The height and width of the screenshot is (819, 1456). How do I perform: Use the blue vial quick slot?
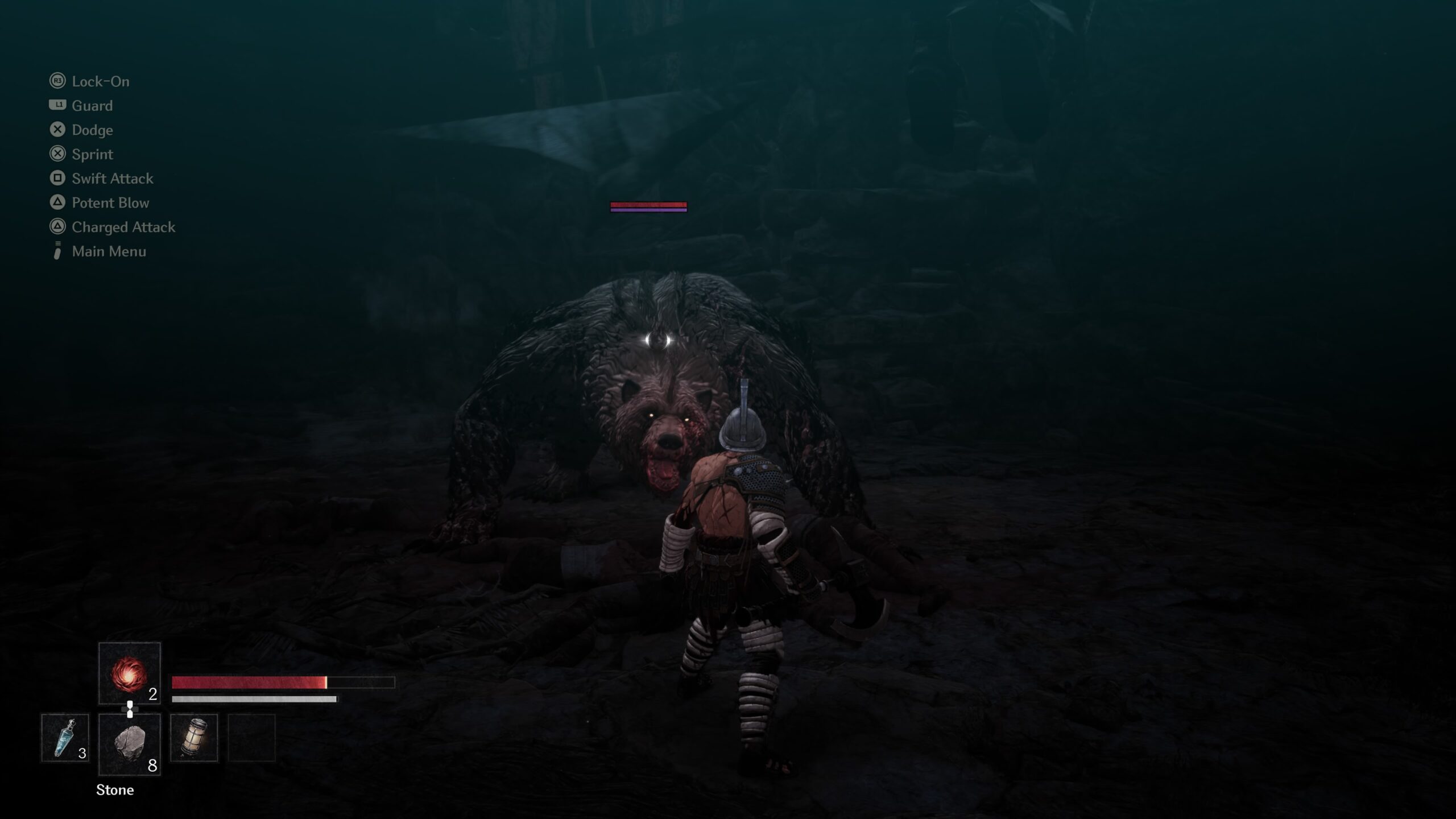[x=65, y=738]
